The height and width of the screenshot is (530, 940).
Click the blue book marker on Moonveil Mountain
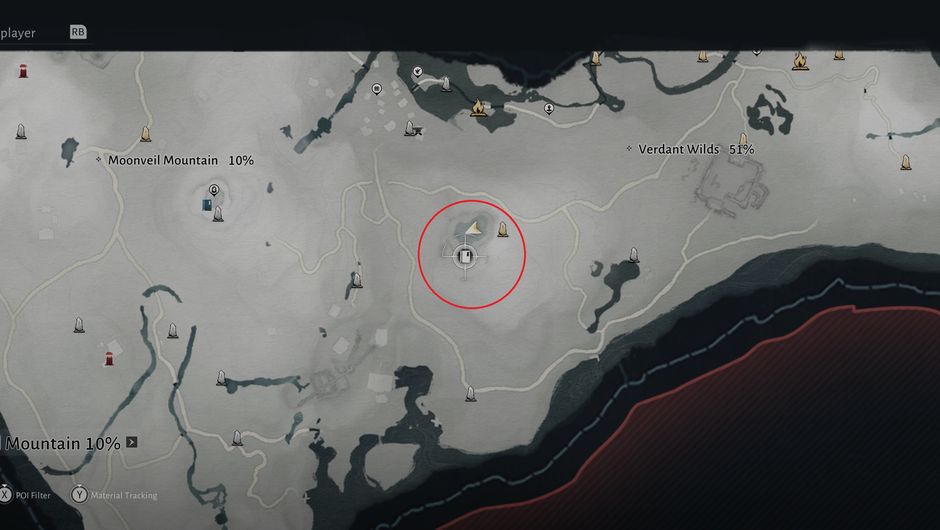206,206
